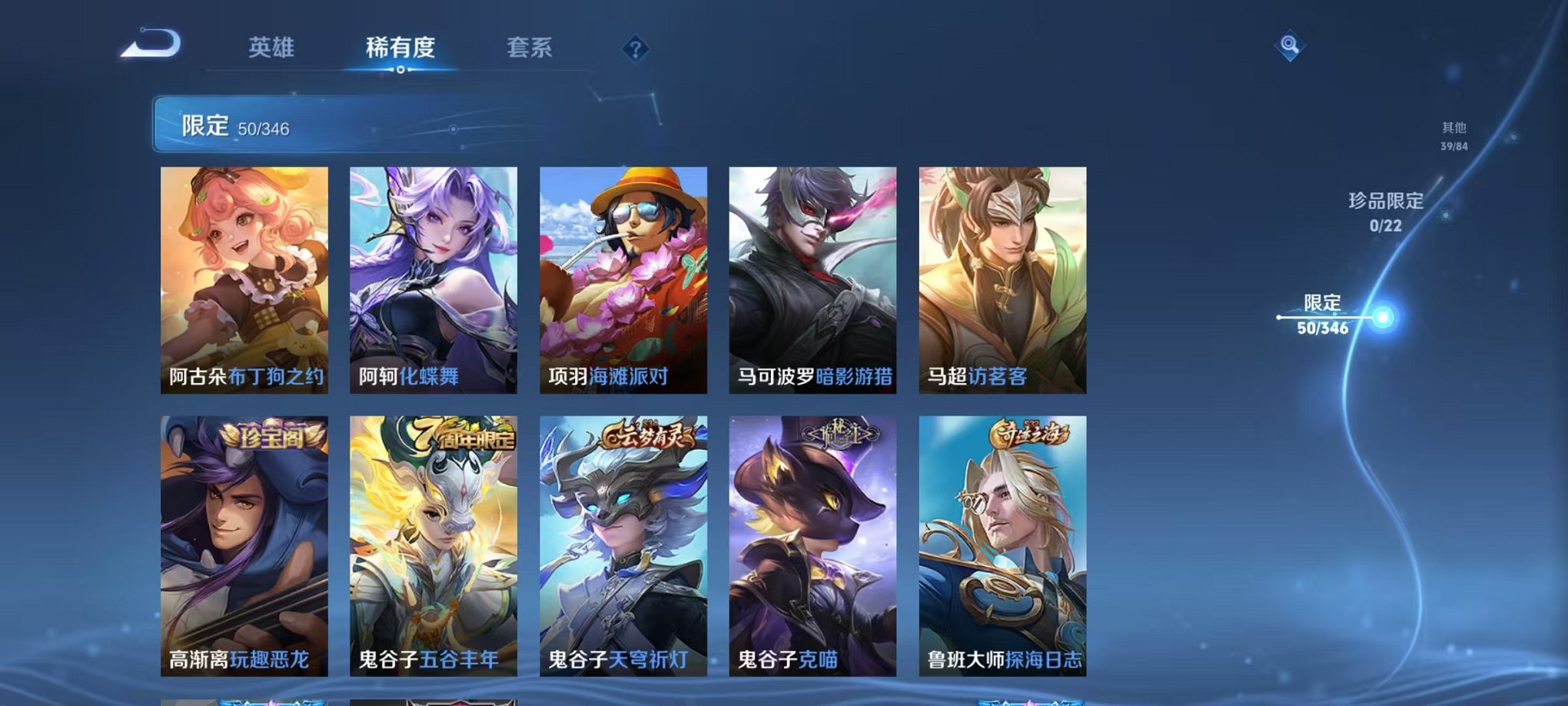This screenshot has width=1568, height=706.
Task: Select the 稀有度 tab
Action: point(400,48)
